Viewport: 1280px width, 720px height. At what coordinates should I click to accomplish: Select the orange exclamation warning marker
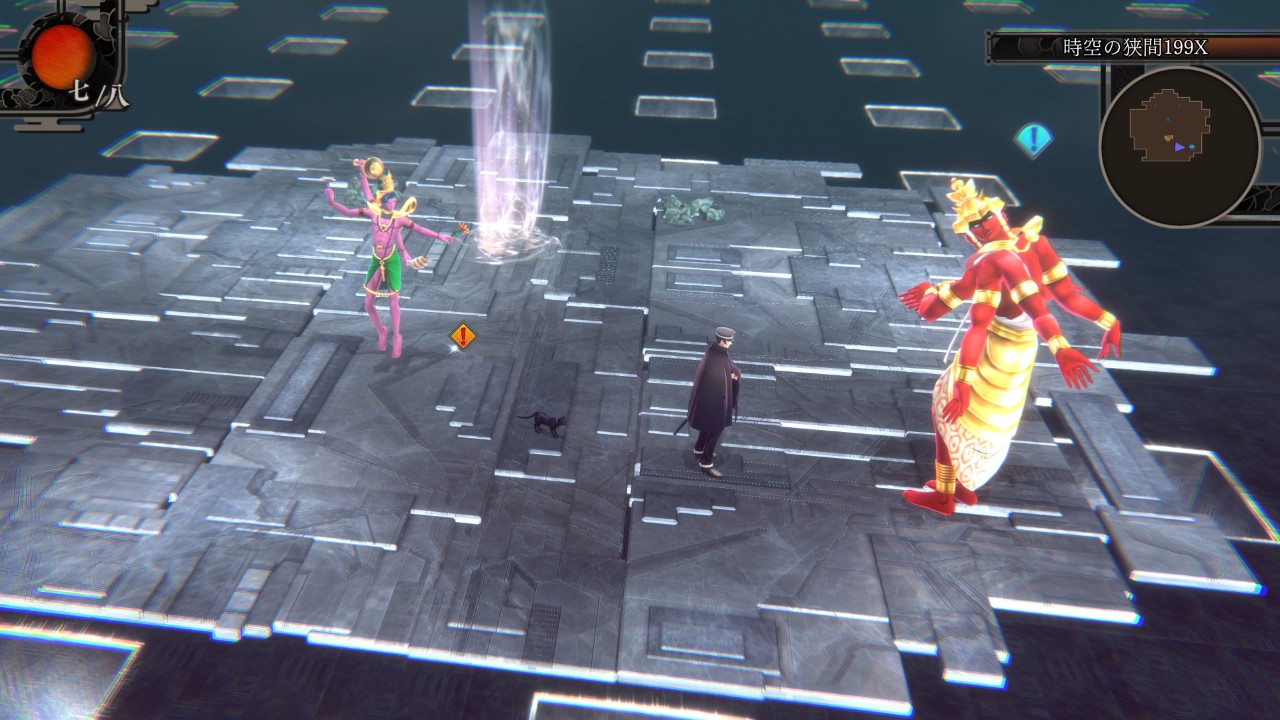click(x=462, y=336)
